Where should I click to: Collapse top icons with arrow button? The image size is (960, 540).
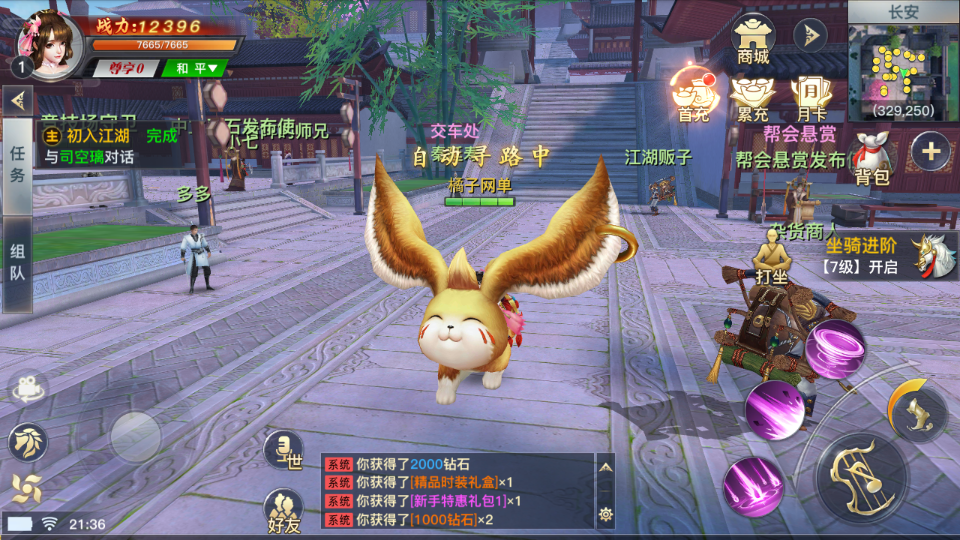pos(809,36)
